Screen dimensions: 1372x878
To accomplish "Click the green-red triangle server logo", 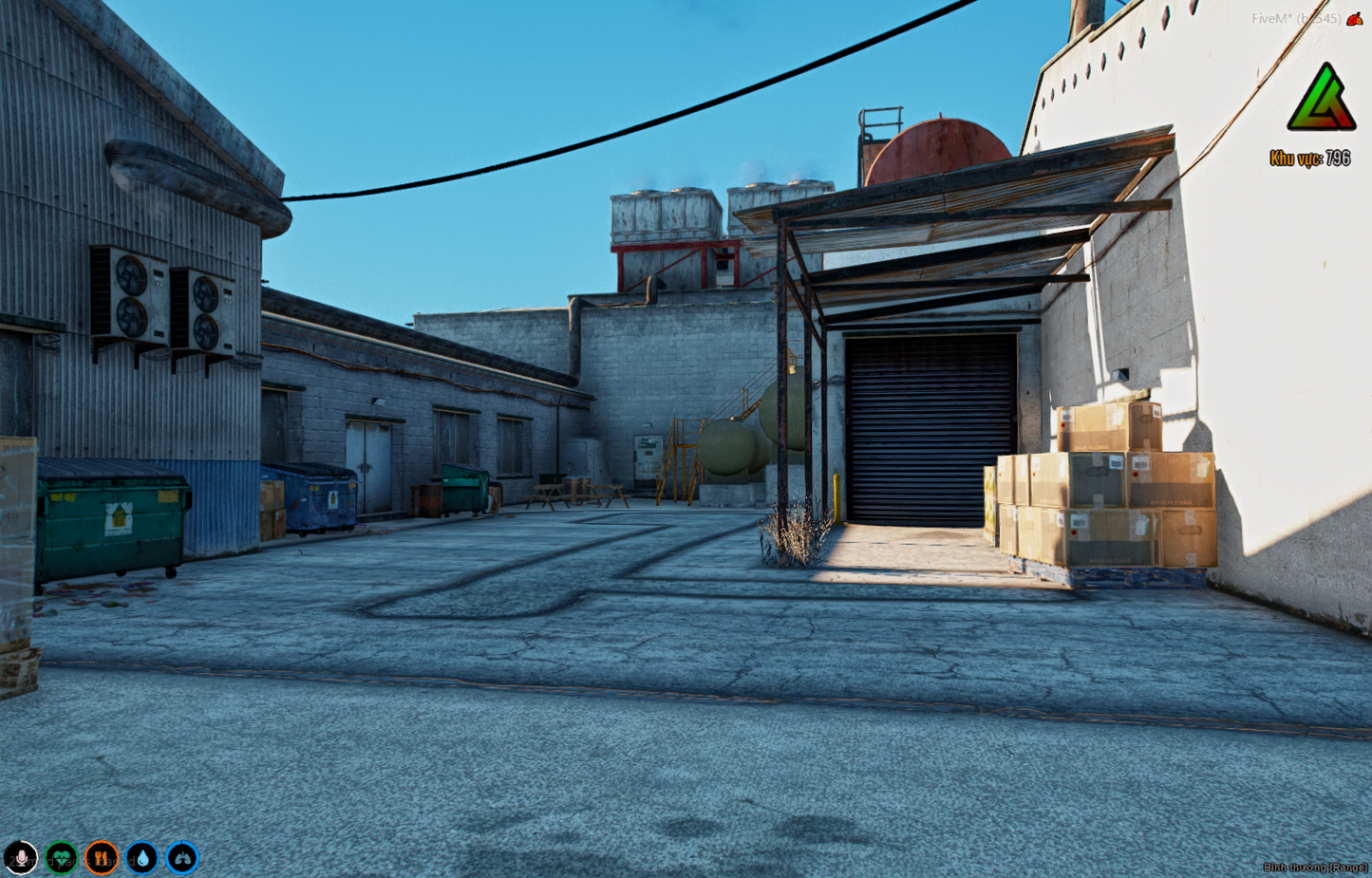I will click(x=1321, y=99).
